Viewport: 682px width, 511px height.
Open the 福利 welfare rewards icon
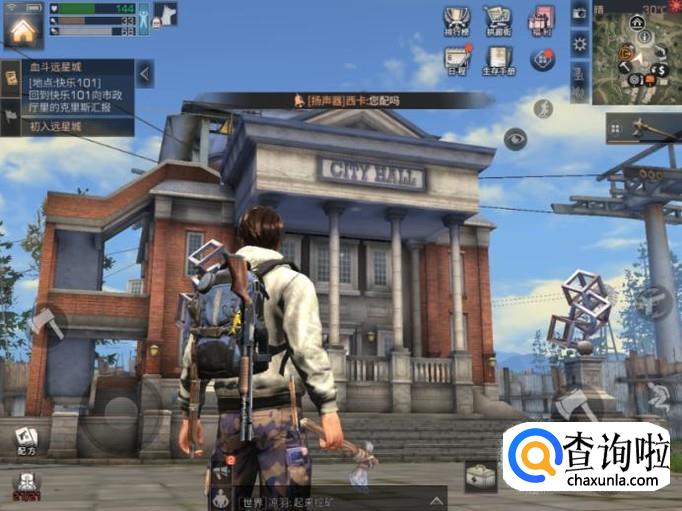(541, 19)
